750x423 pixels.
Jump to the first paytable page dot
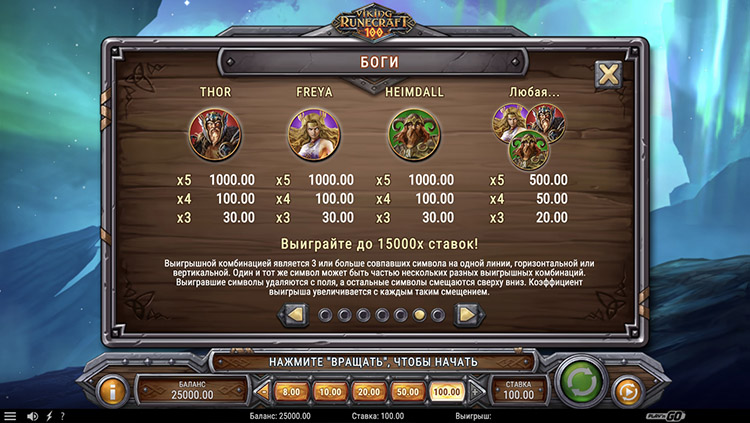[x=324, y=315]
